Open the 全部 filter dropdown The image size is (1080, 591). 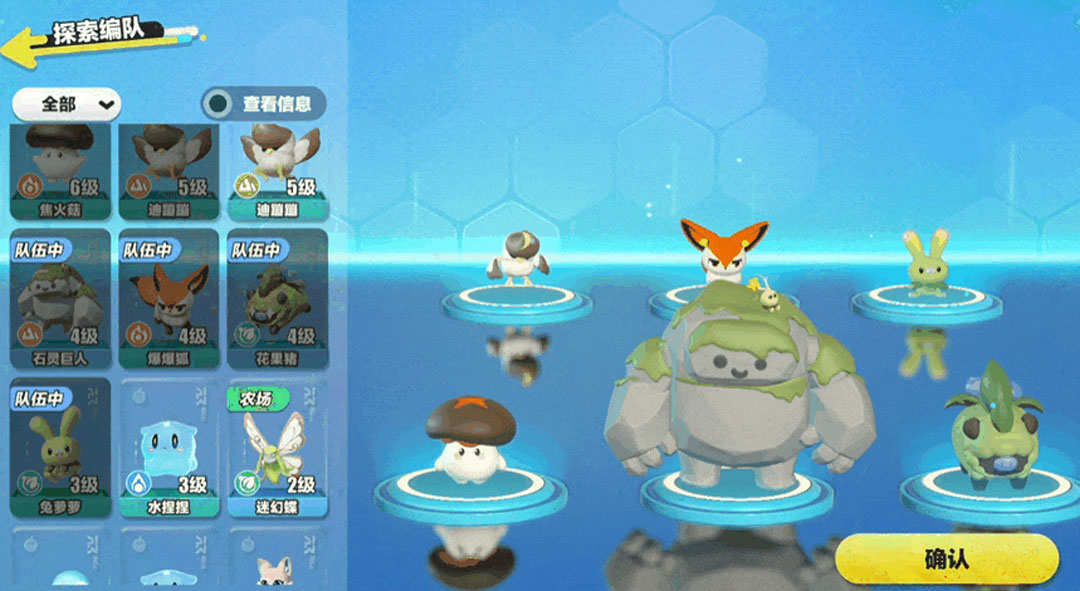point(66,103)
